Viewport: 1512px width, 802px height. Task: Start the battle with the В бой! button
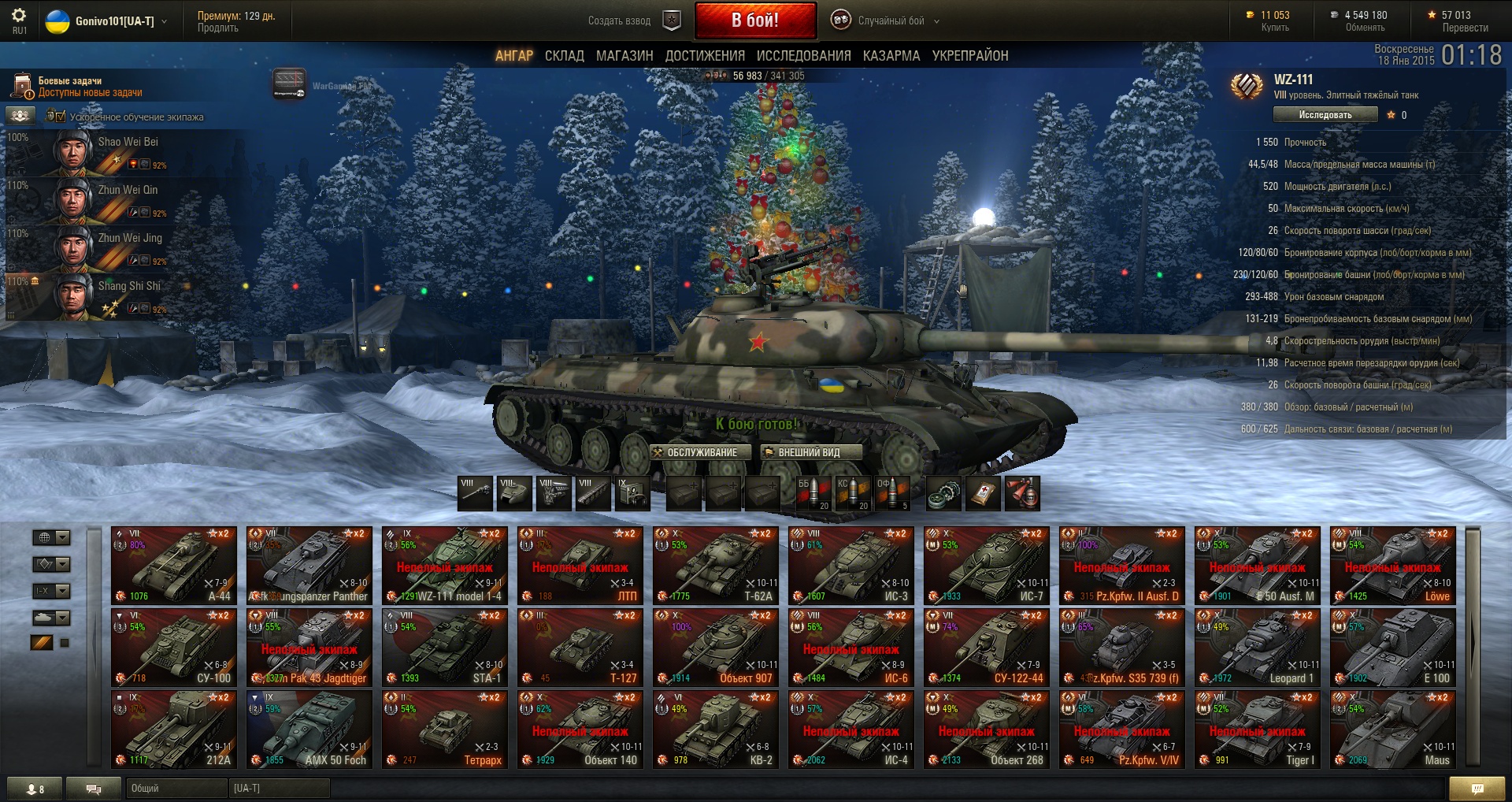point(754,20)
